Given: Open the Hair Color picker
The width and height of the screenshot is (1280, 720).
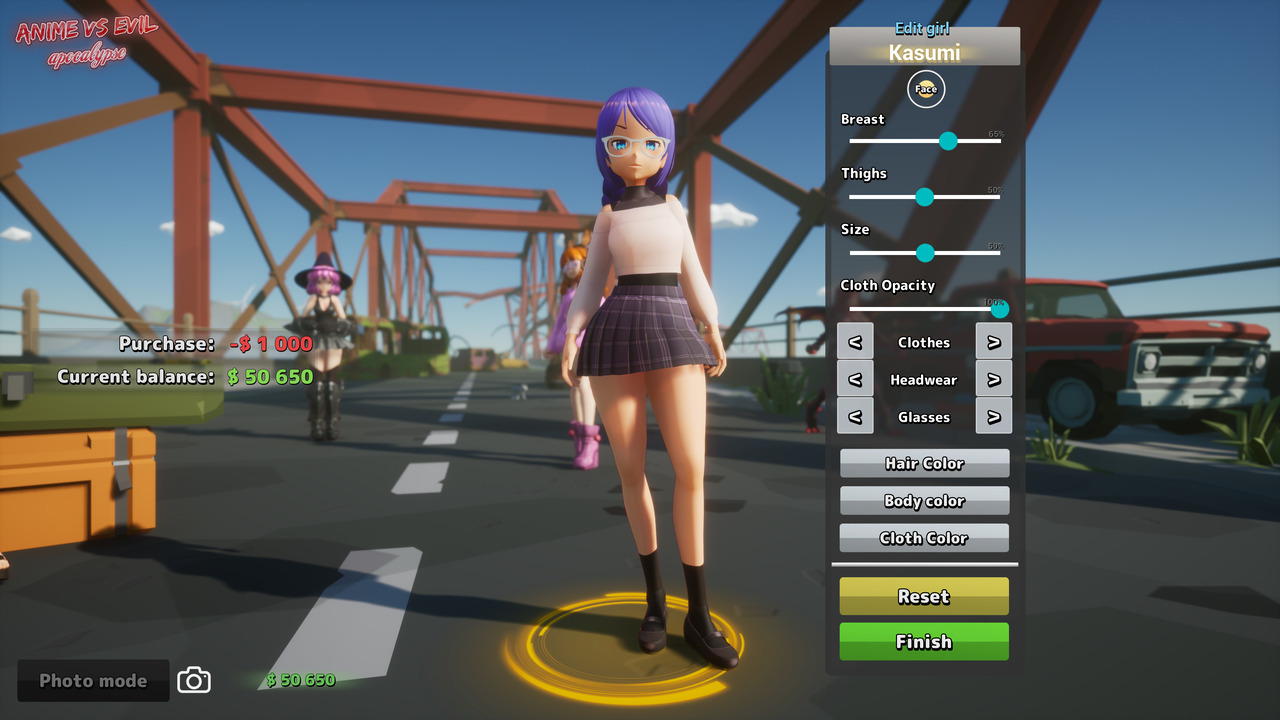Looking at the screenshot, I should [x=924, y=463].
